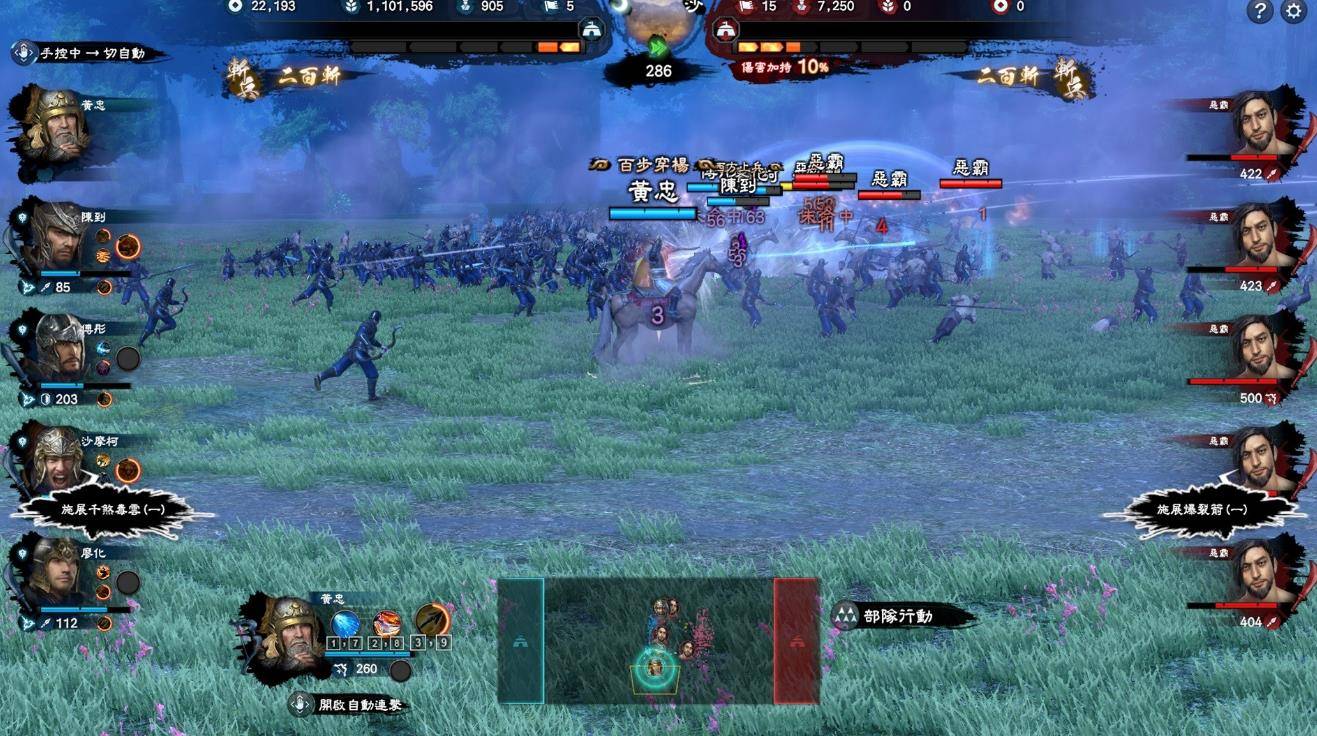
Task: Click the green speed arrow above 286
Action: (658, 46)
